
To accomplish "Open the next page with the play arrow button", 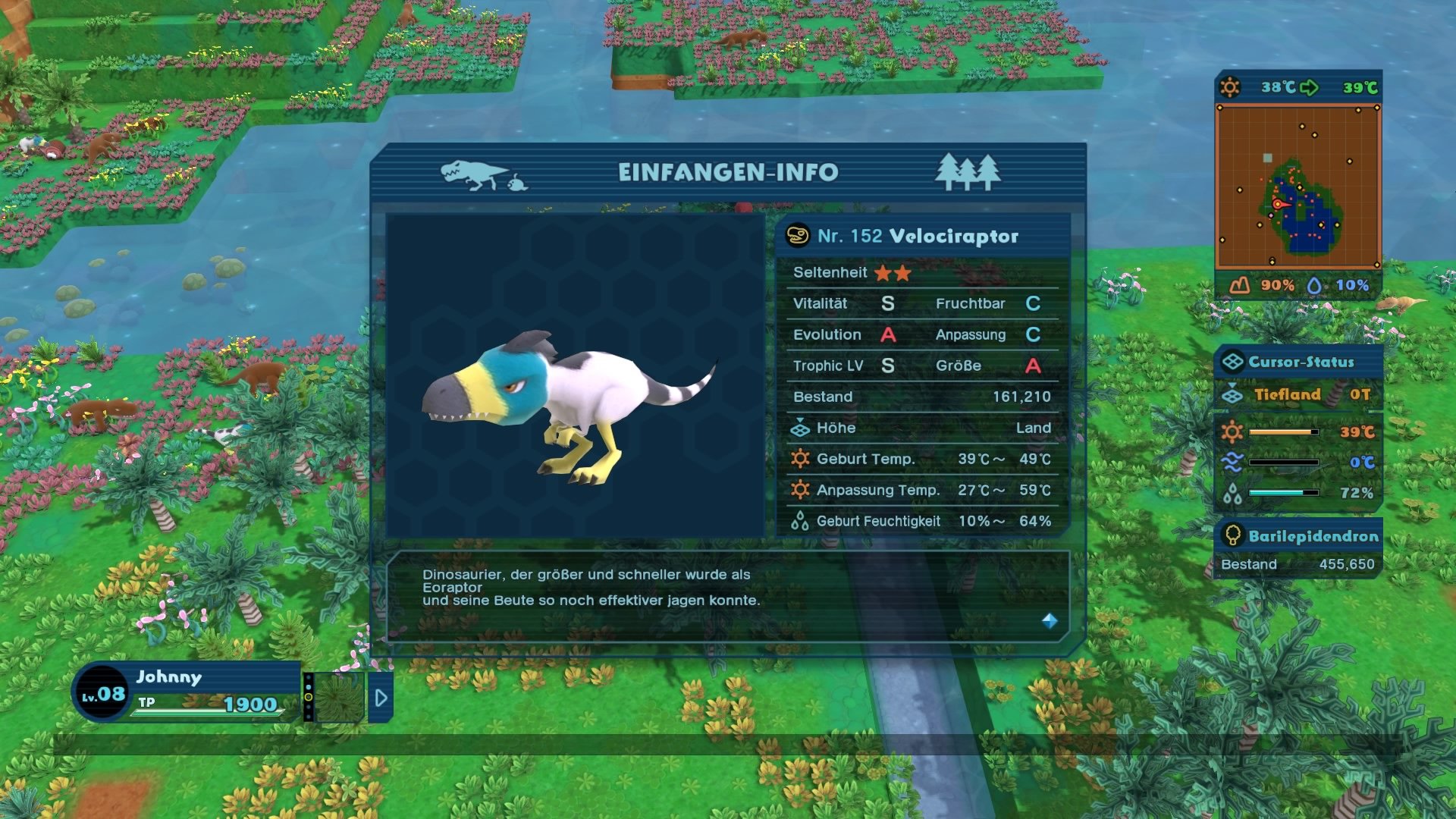I will pyautogui.click(x=381, y=699).
